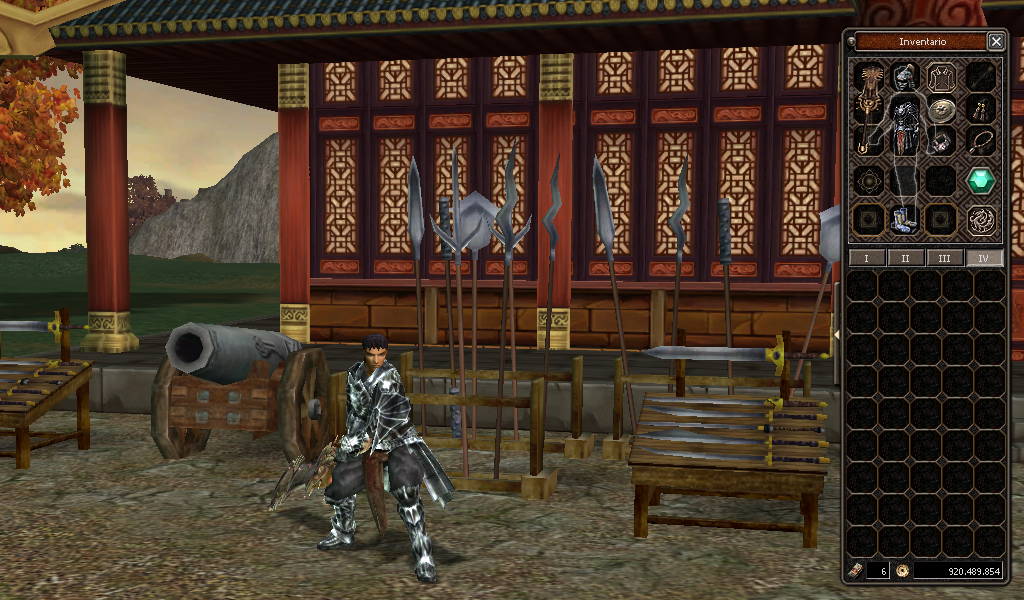The width and height of the screenshot is (1024, 600).
Task: Show inventory page III
Action: (944, 258)
